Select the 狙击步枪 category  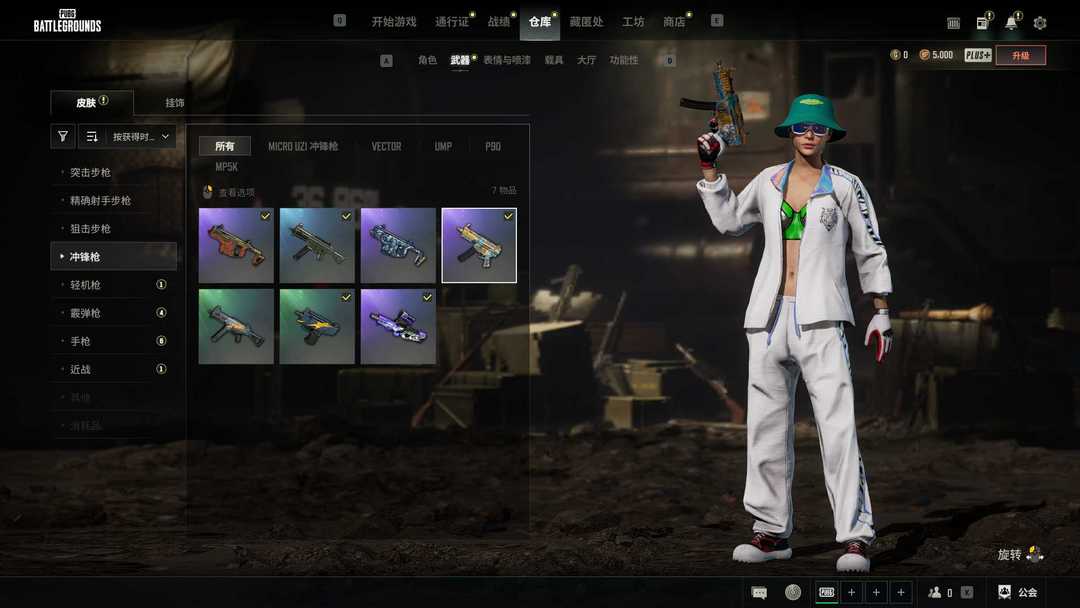tap(90, 229)
